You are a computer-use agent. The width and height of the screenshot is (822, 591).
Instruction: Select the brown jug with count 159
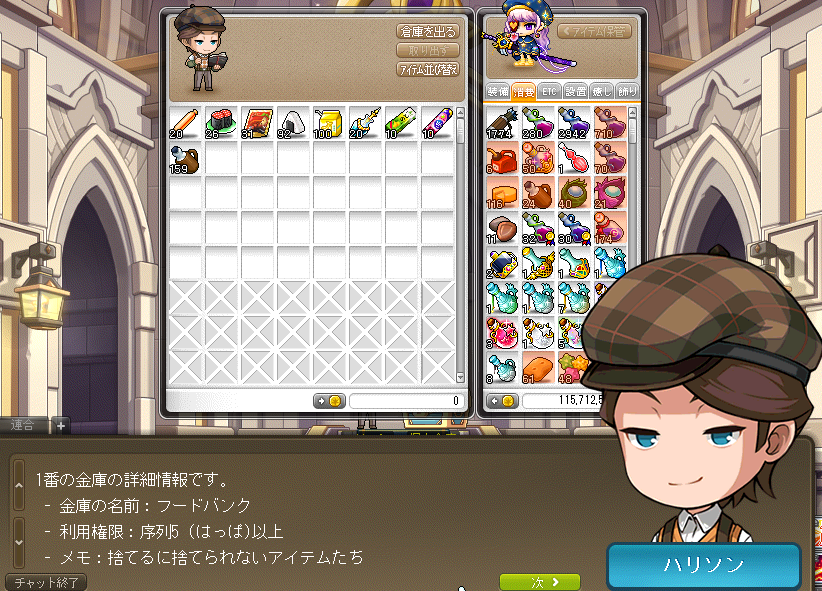tap(185, 158)
